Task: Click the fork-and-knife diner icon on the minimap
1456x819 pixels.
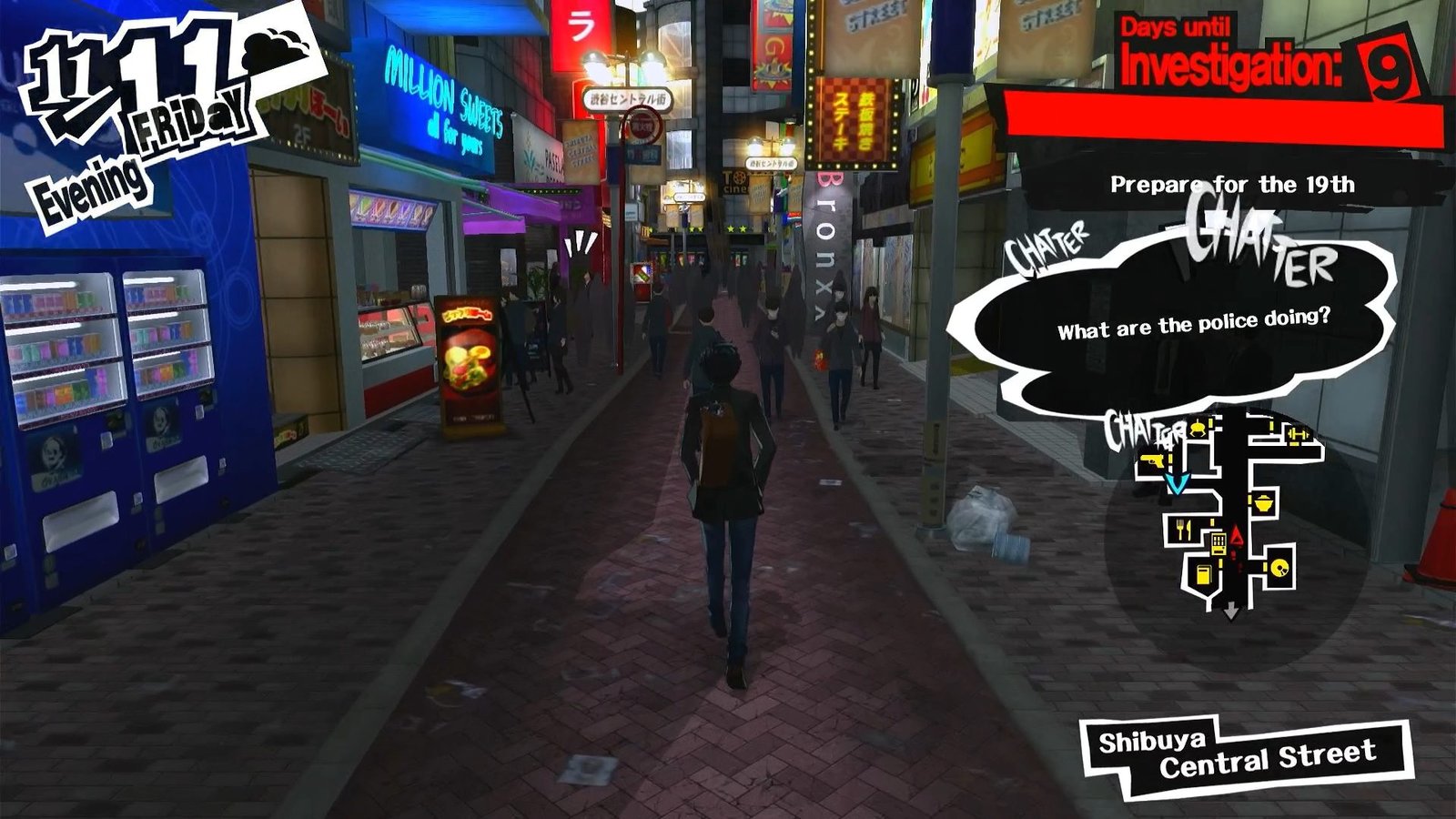Action: coord(1182,530)
